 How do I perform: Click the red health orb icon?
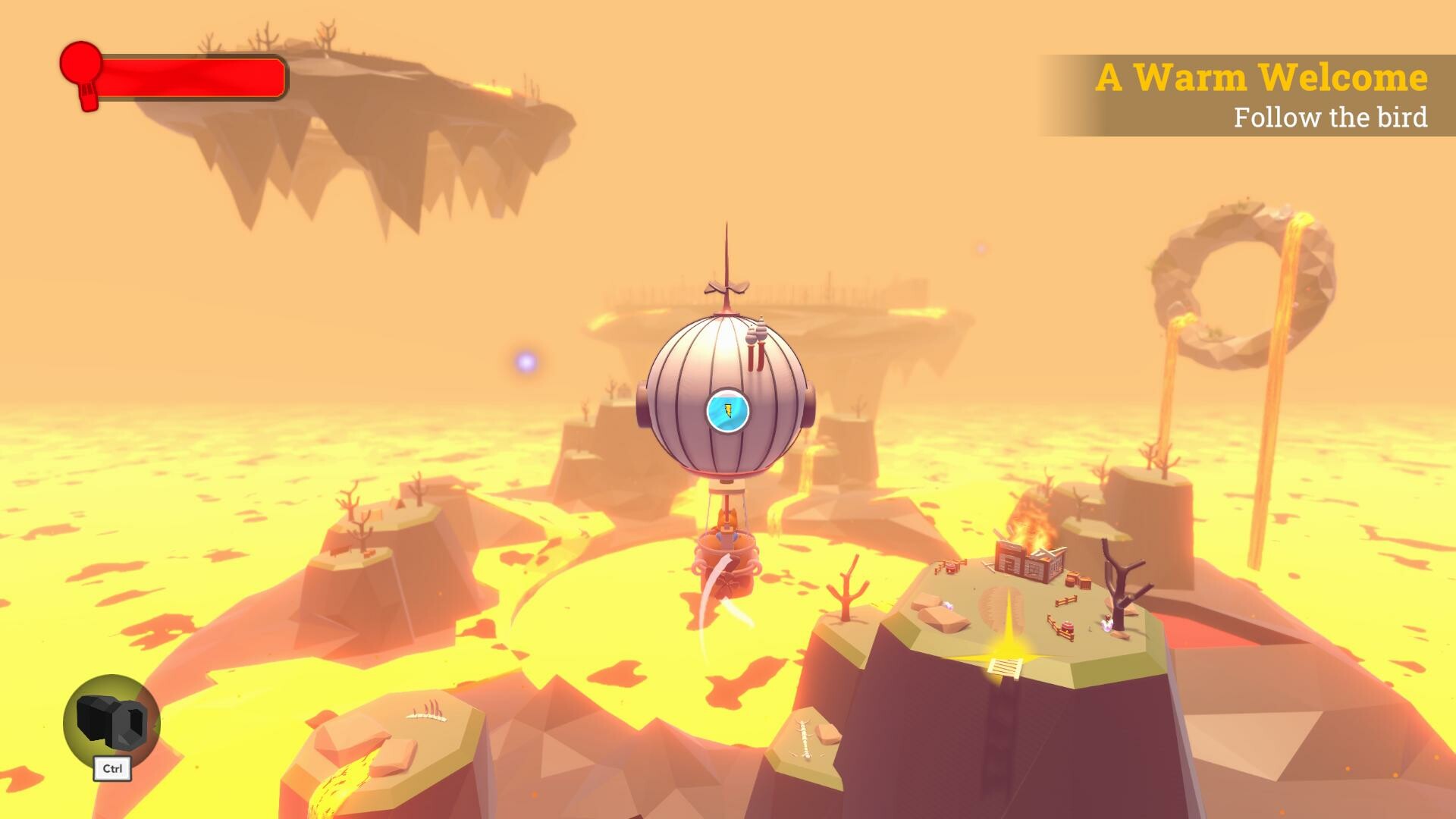pyautogui.click(x=82, y=64)
